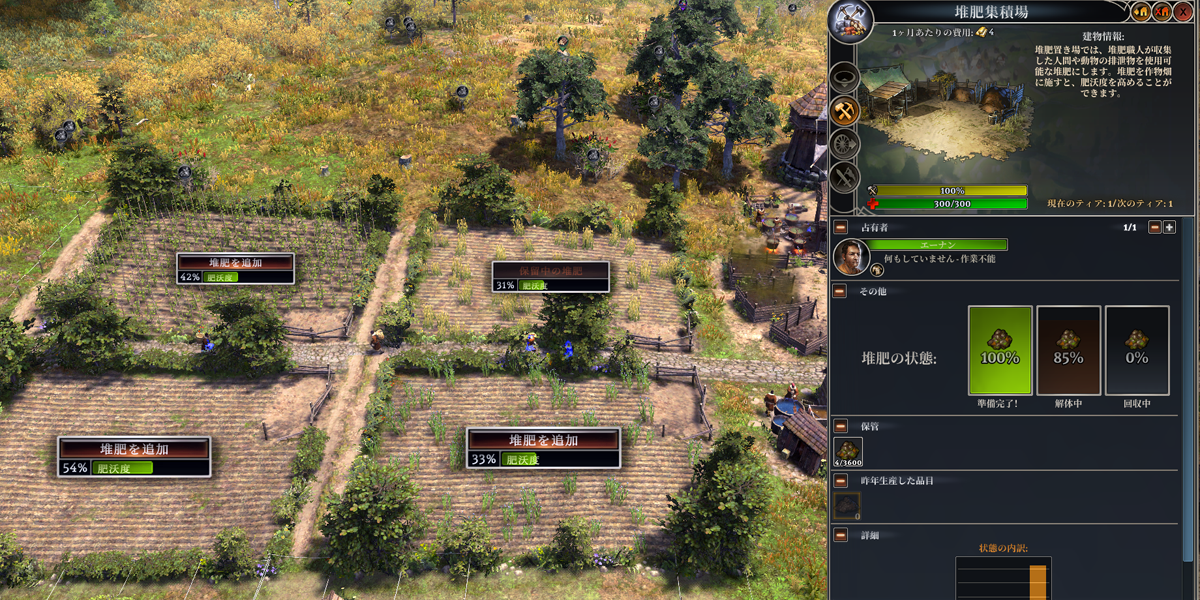Collapse the 占有者 section
1200x600 pixels.
pyautogui.click(x=840, y=227)
